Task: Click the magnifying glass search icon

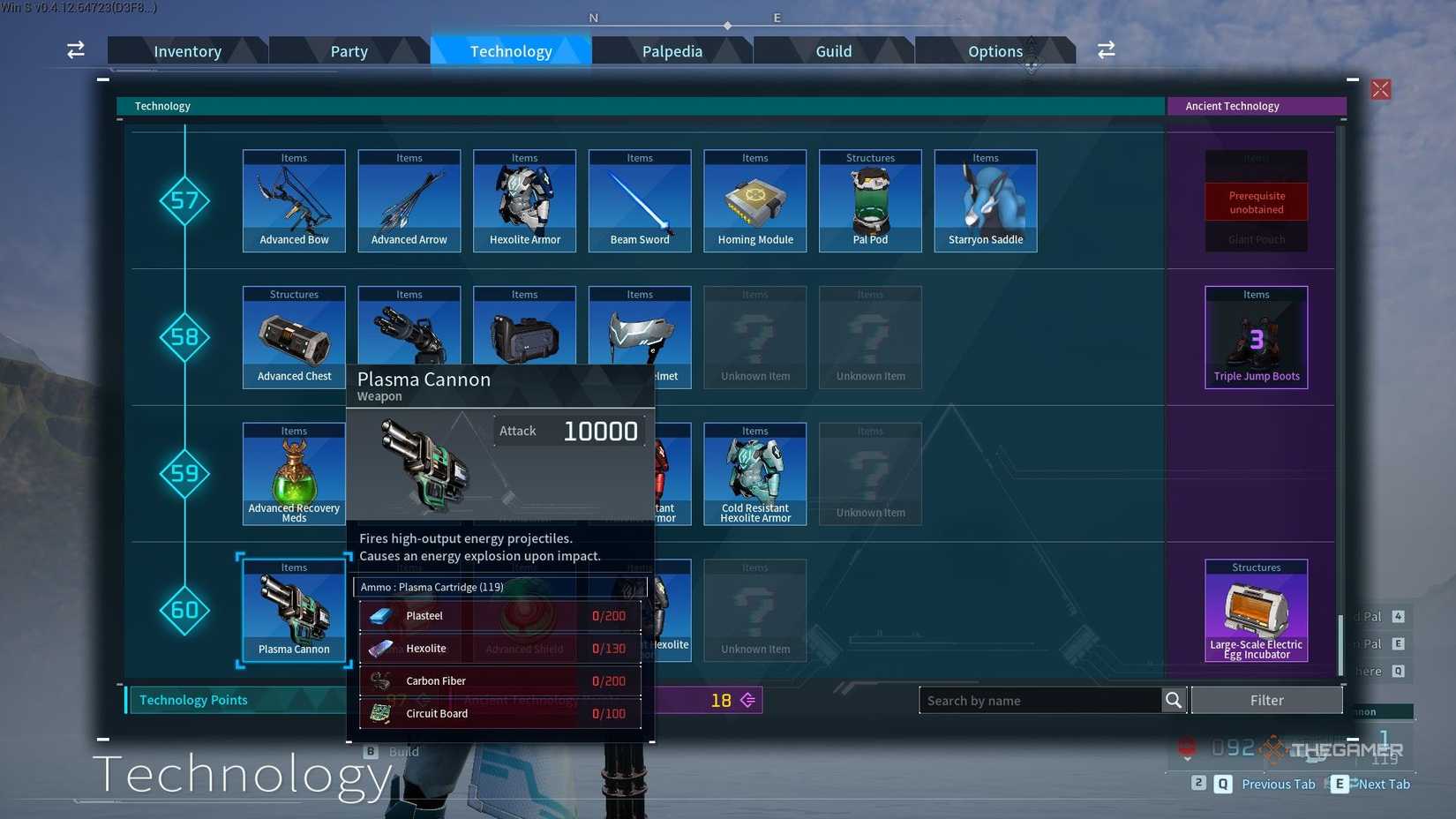Action: [x=1174, y=700]
